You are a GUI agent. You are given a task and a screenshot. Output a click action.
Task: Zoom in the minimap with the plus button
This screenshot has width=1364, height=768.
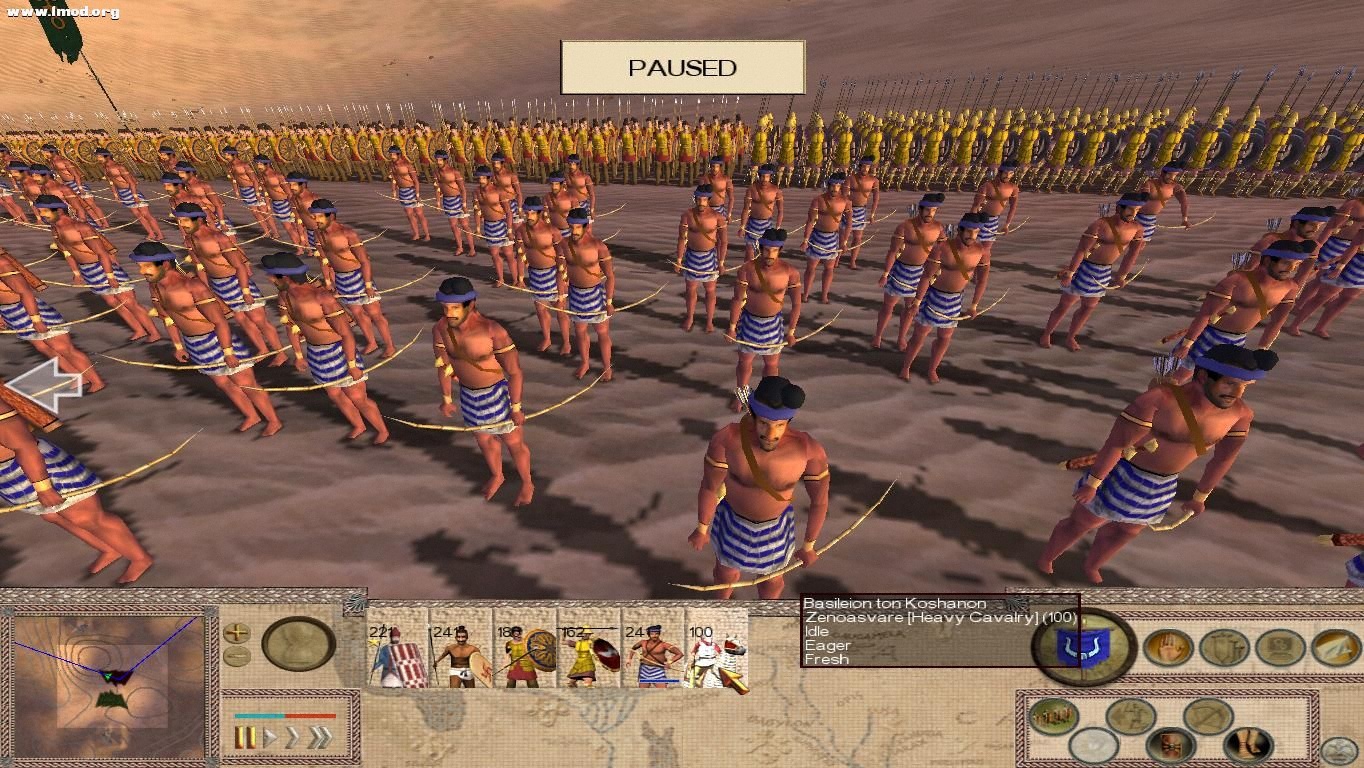pyautogui.click(x=237, y=632)
